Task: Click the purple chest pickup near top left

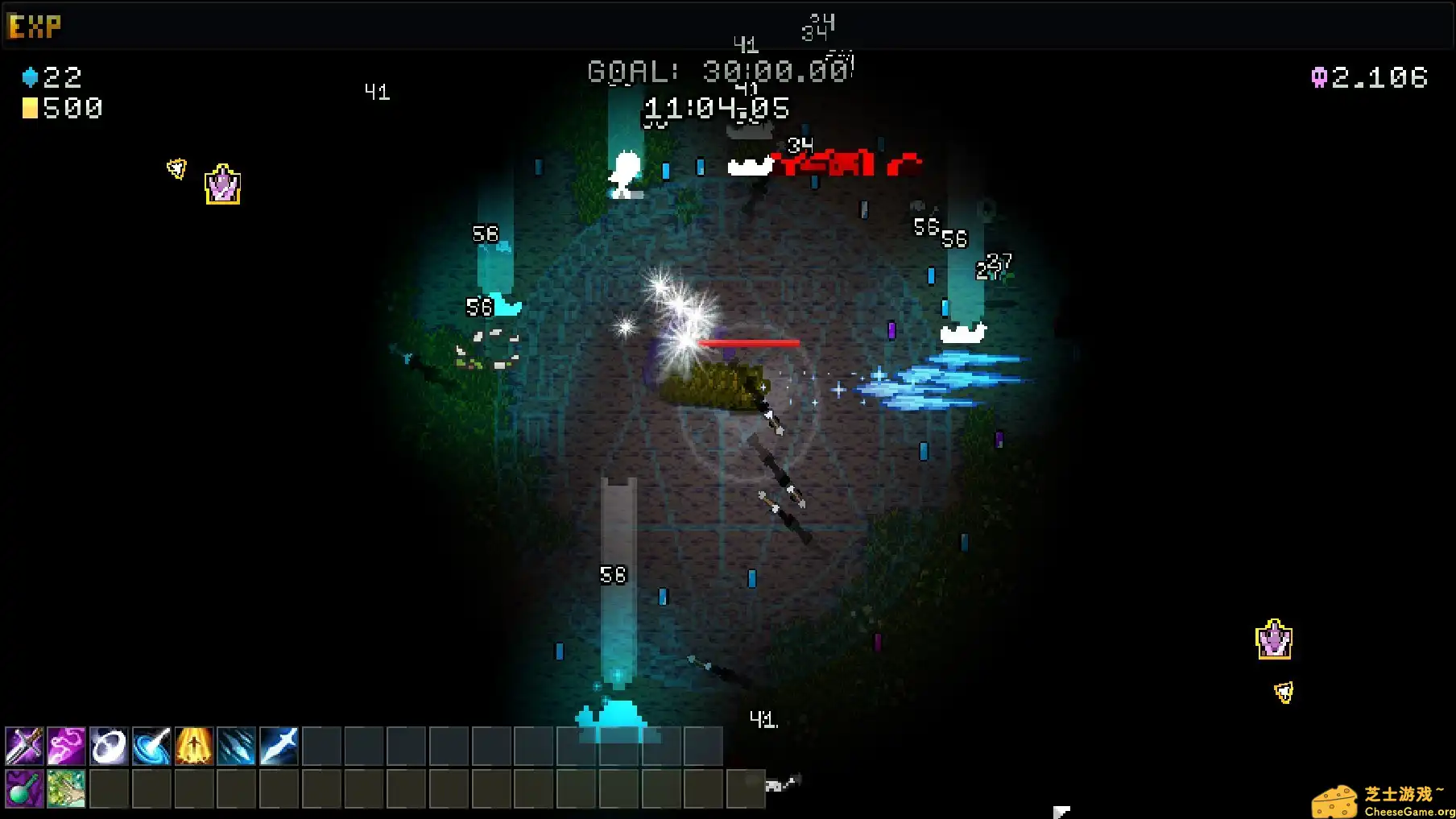Action: pyautogui.click(x=223, y=184)
